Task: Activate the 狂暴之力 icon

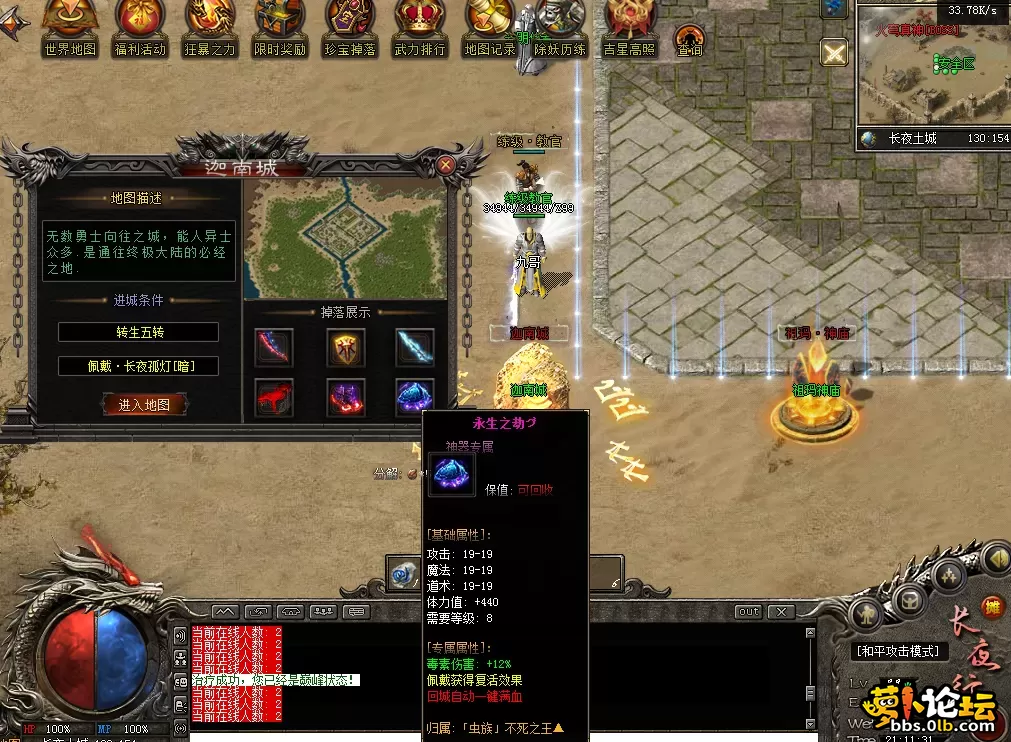Action: pos(210,27)
